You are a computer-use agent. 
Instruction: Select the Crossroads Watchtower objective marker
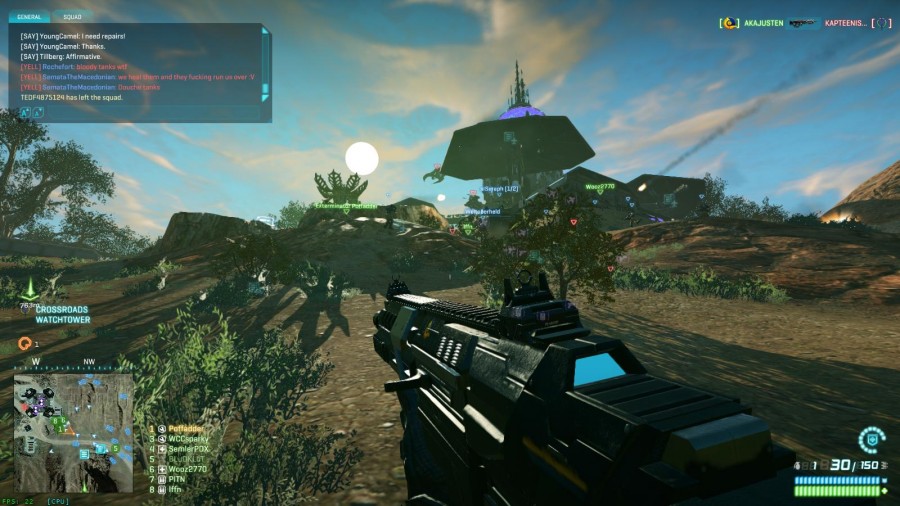point(31,290)
